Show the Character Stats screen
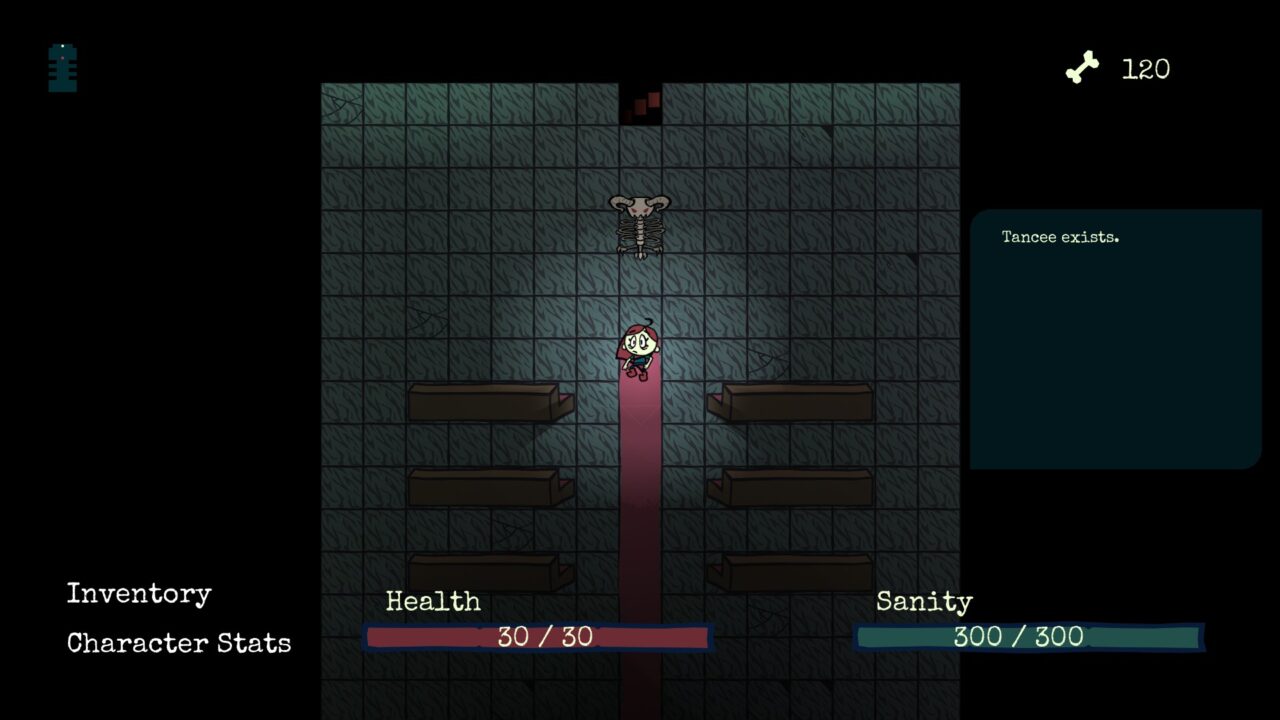 pos(179,643)
